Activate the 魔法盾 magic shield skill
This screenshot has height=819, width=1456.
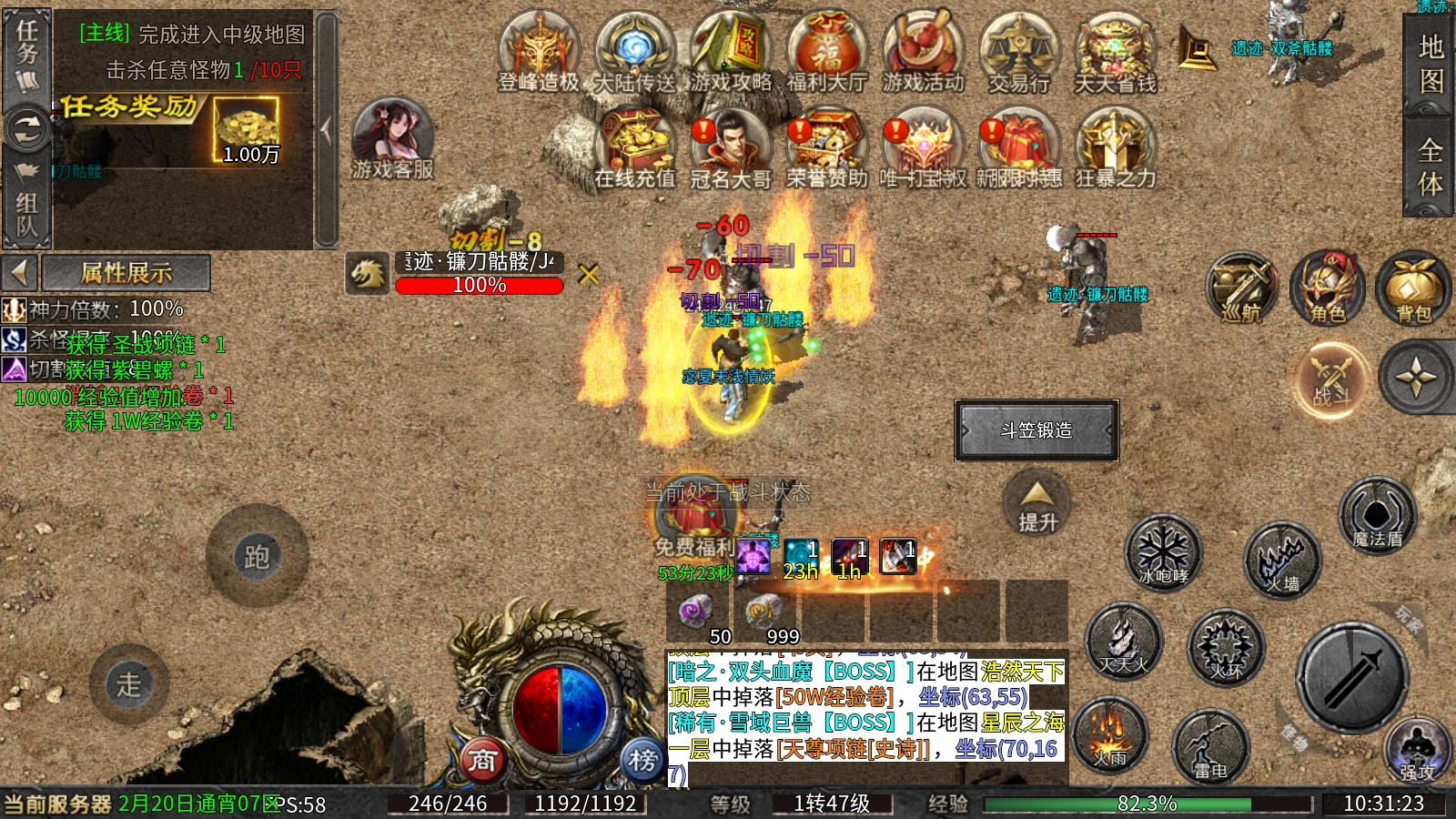click(x=1377, y=516)
